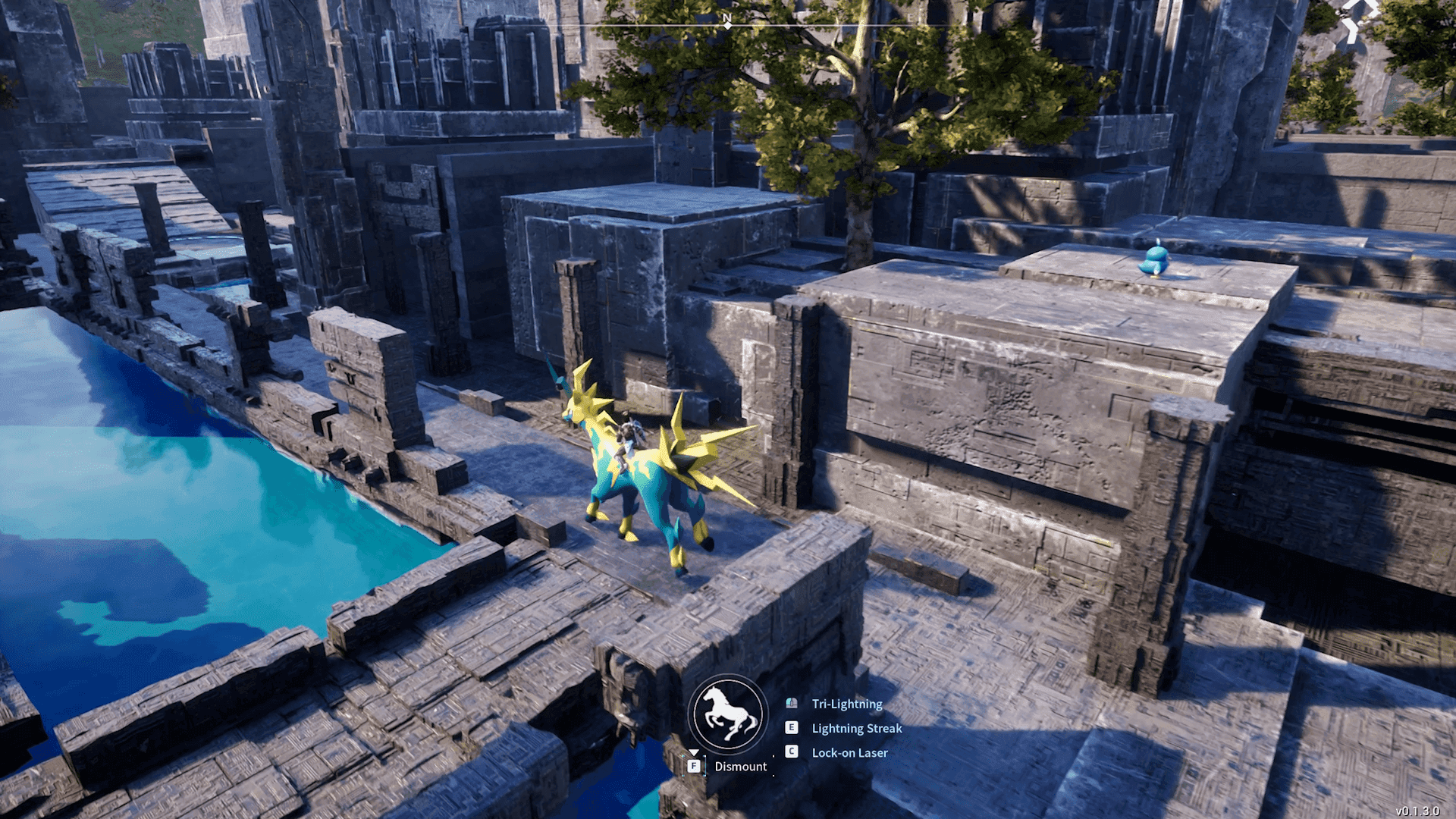Activate the Lightning Streak skill

tap(856, 728)
